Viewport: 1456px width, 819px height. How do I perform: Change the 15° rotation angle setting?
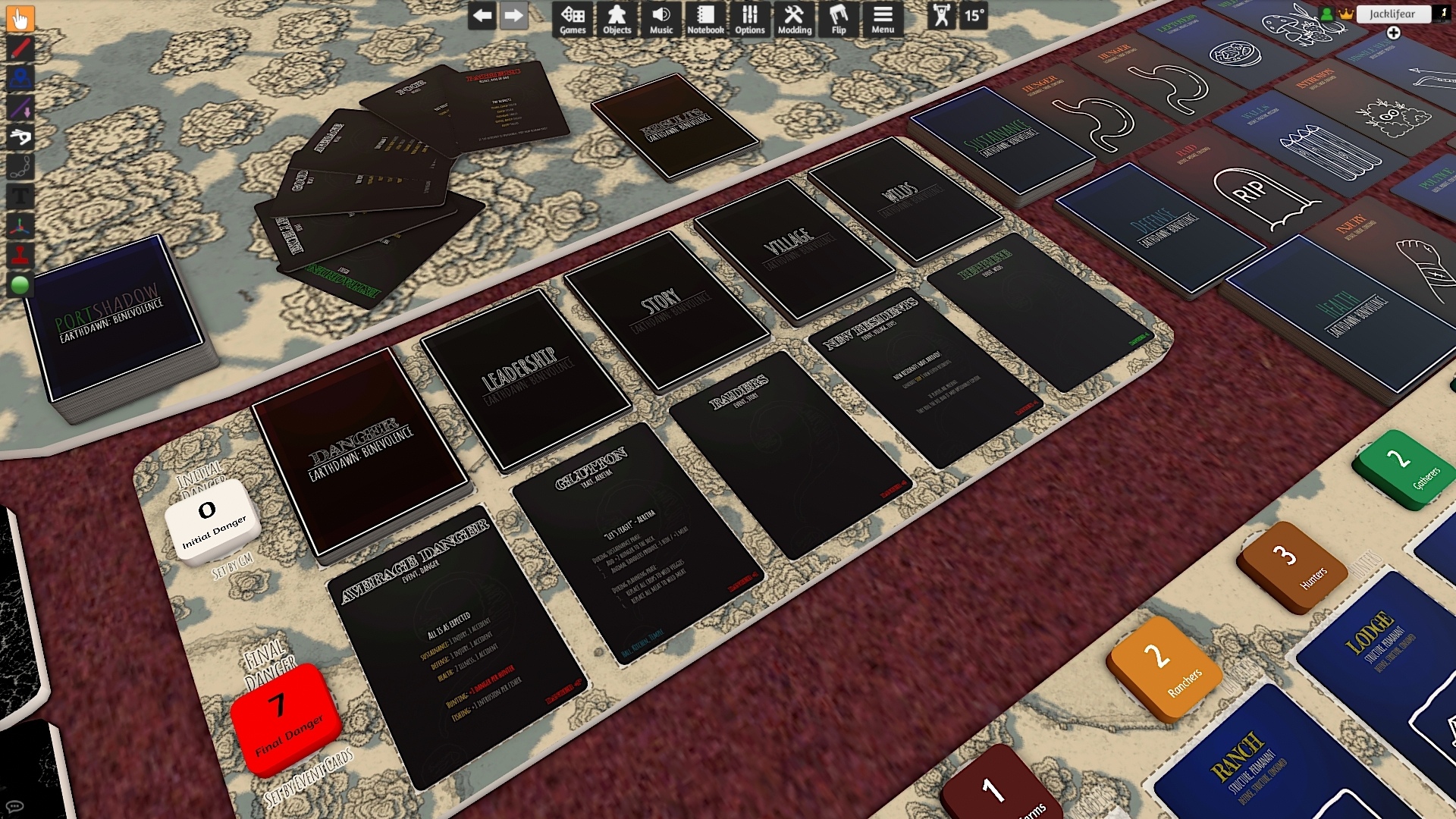tap(974, 15)
